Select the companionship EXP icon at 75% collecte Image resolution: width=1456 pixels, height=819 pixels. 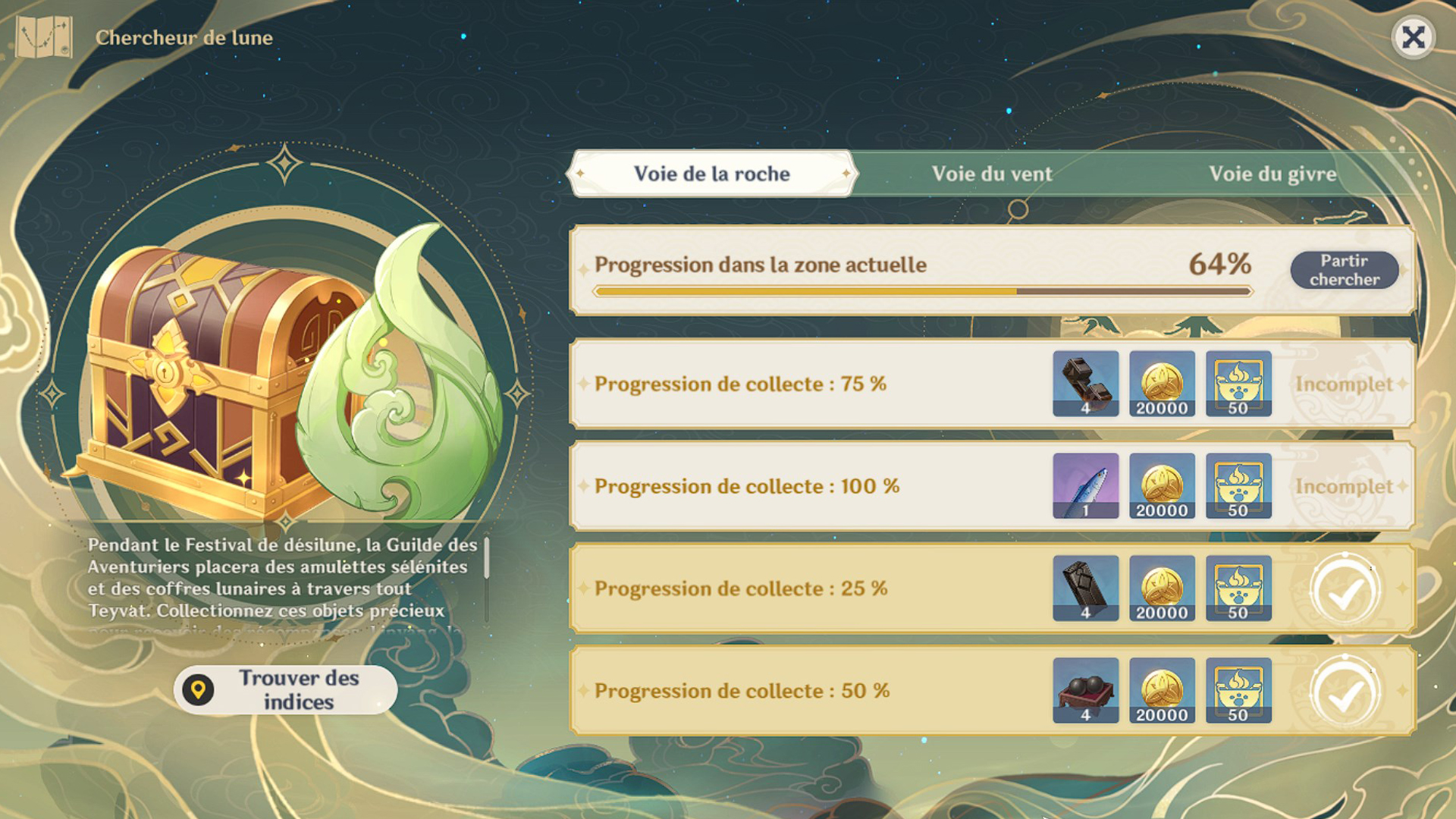1238,384
